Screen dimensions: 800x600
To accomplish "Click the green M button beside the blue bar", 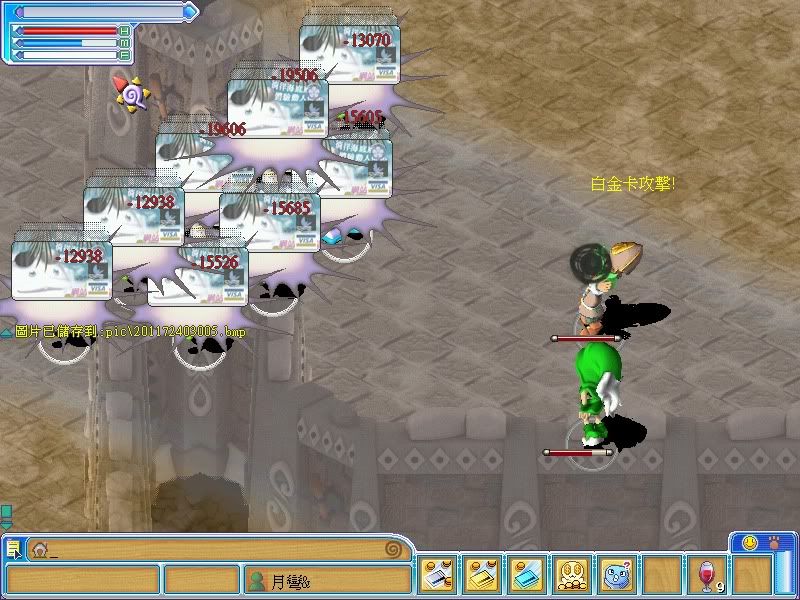I will pyautogui.click(x=124, y=43).
